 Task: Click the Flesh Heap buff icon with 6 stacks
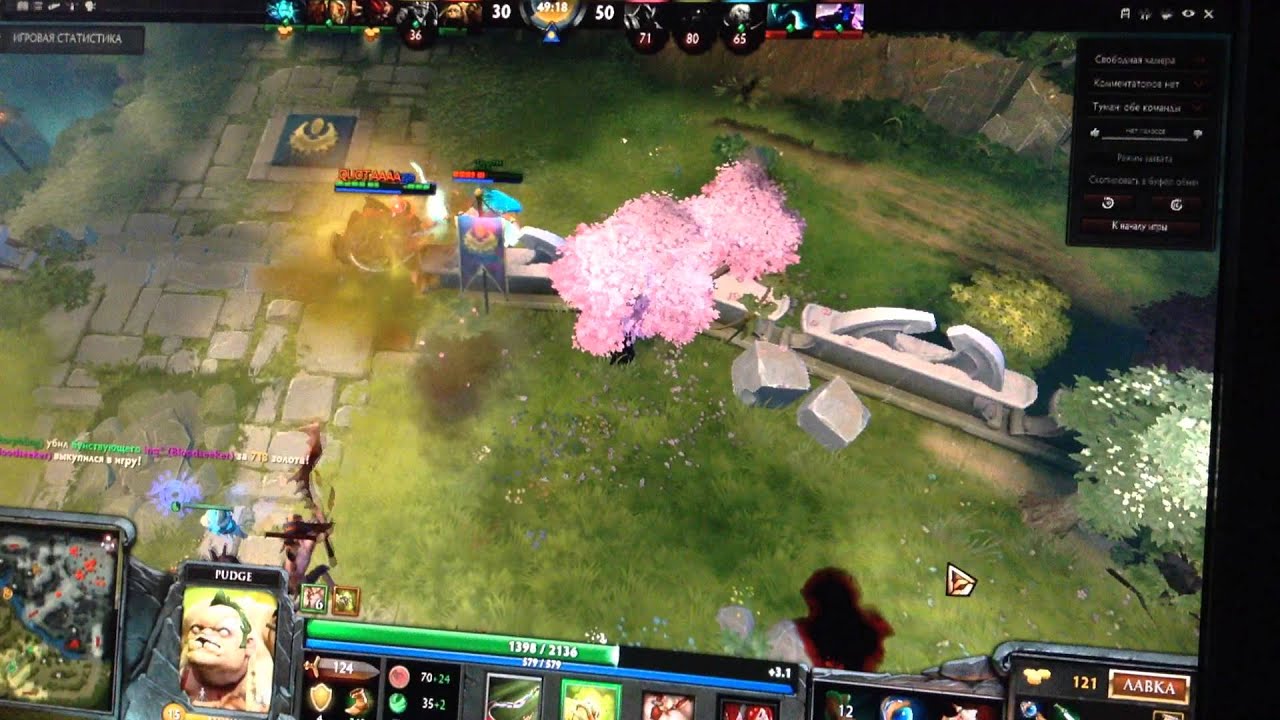coord(314,599)
